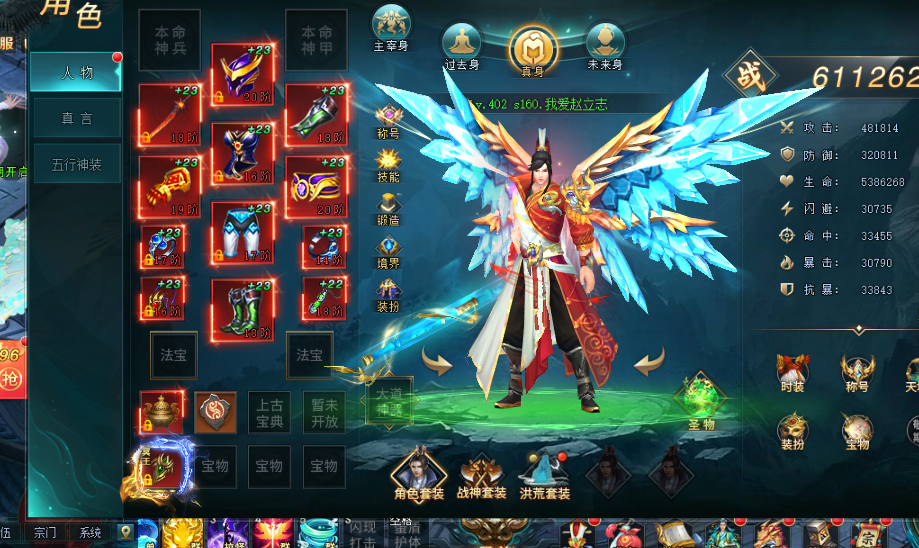Select the red sword equipment slot
The width and height of the screenshot is (919, 548).
click(x=169, y=114)
